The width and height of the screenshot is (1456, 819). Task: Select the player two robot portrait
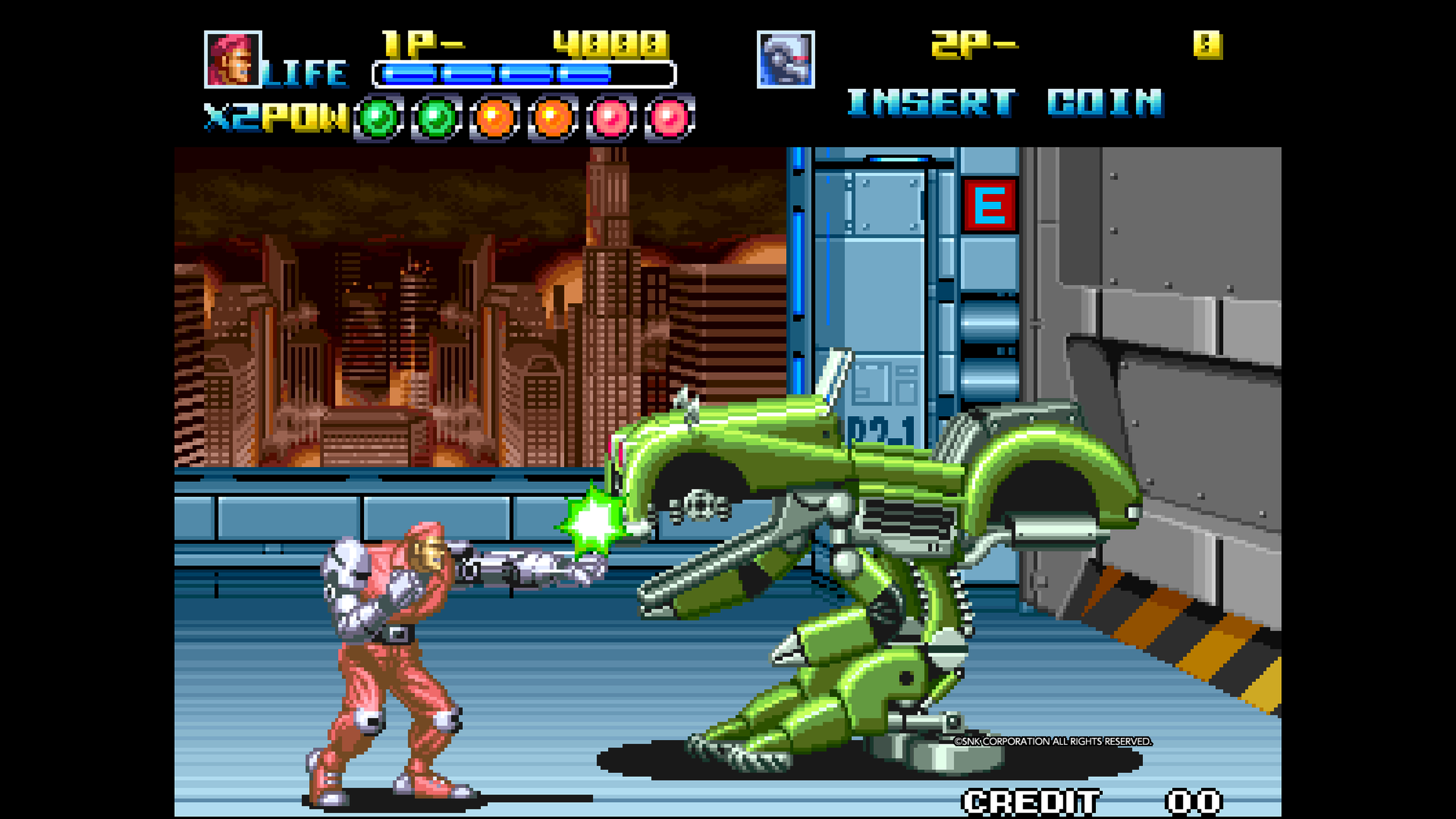[785, 60]
